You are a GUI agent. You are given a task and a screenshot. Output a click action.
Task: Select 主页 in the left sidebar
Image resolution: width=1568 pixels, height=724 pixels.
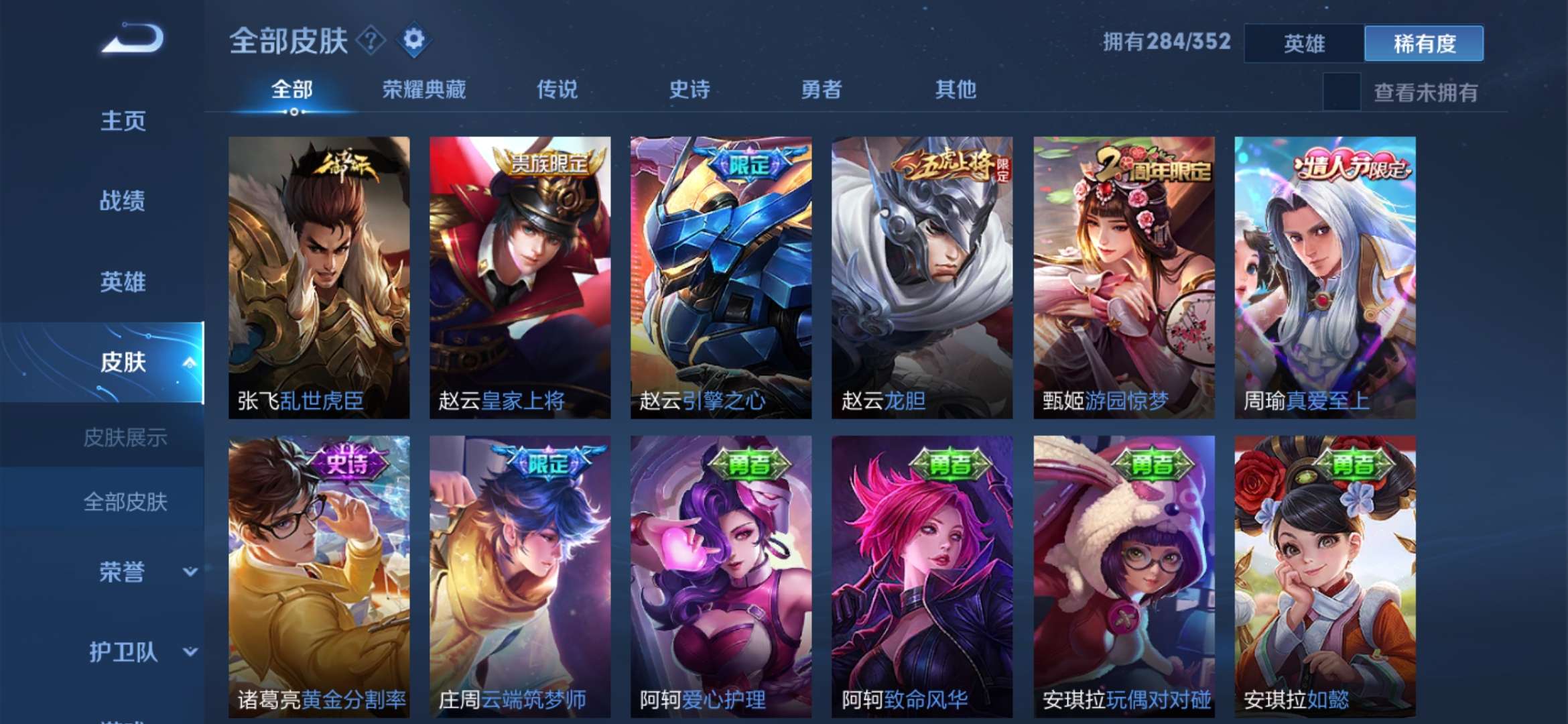pos(124,121)
